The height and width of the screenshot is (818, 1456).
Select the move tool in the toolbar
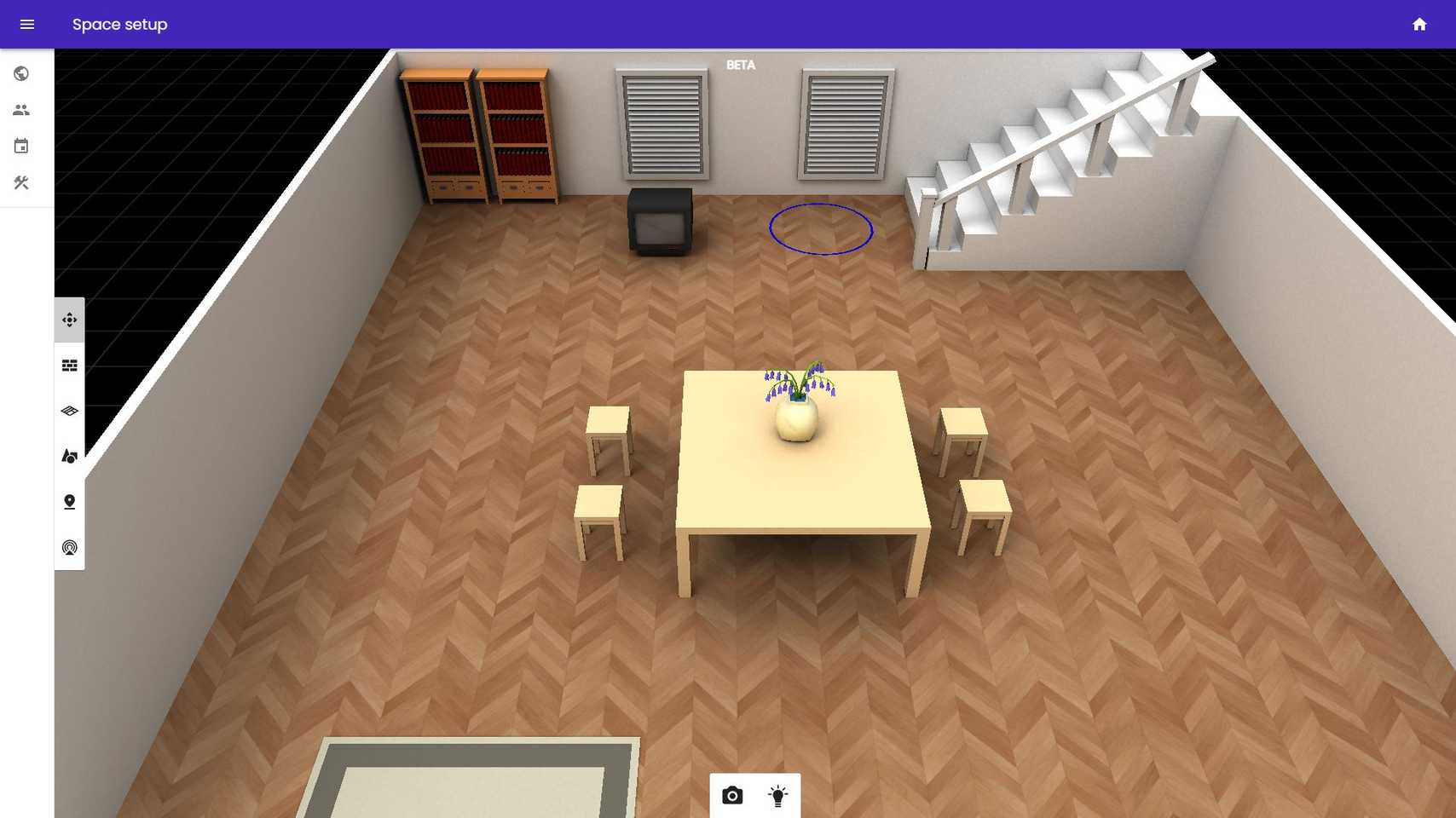69,320
